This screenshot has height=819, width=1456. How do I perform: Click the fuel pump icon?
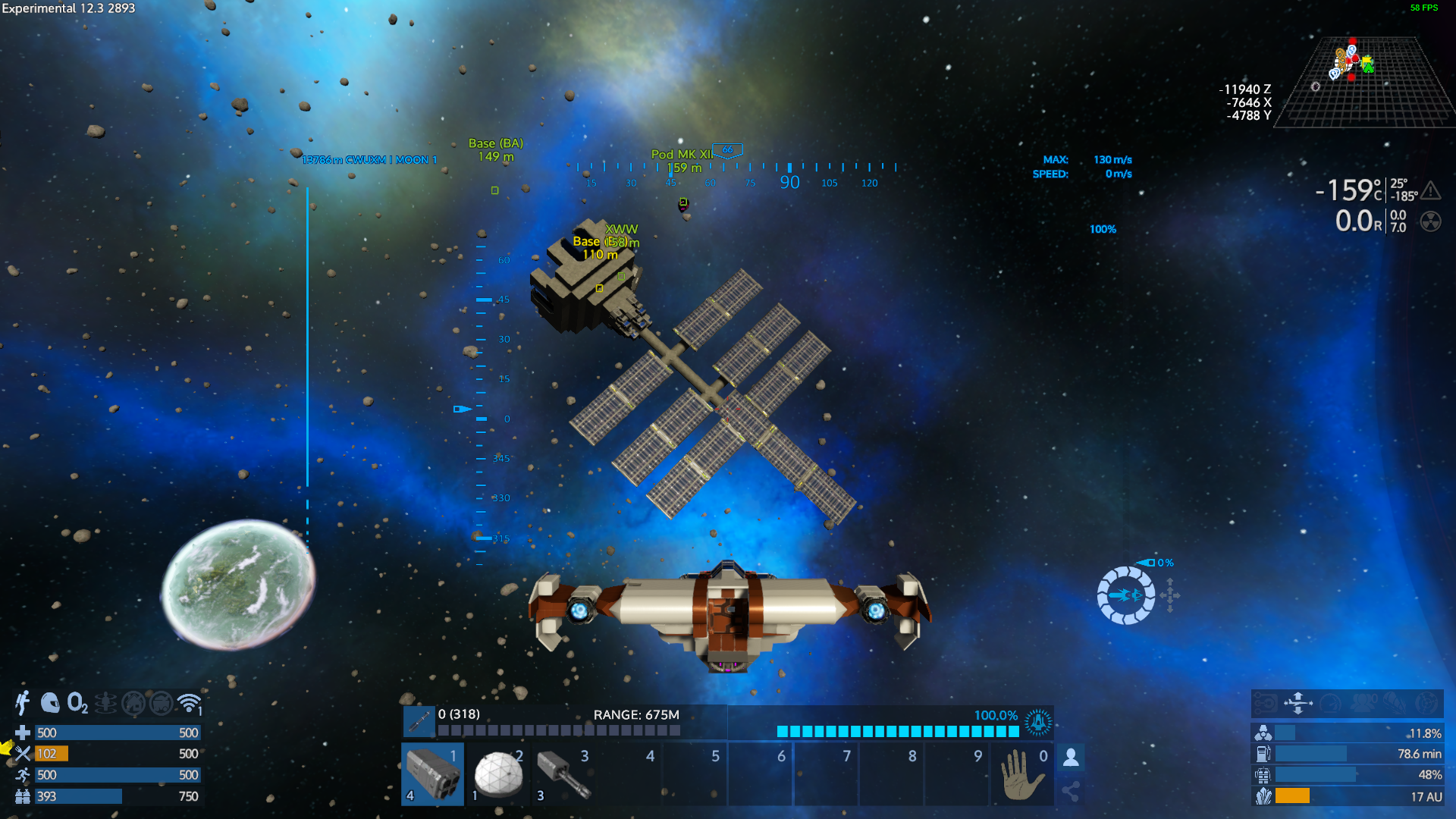tap(1263, 754)
